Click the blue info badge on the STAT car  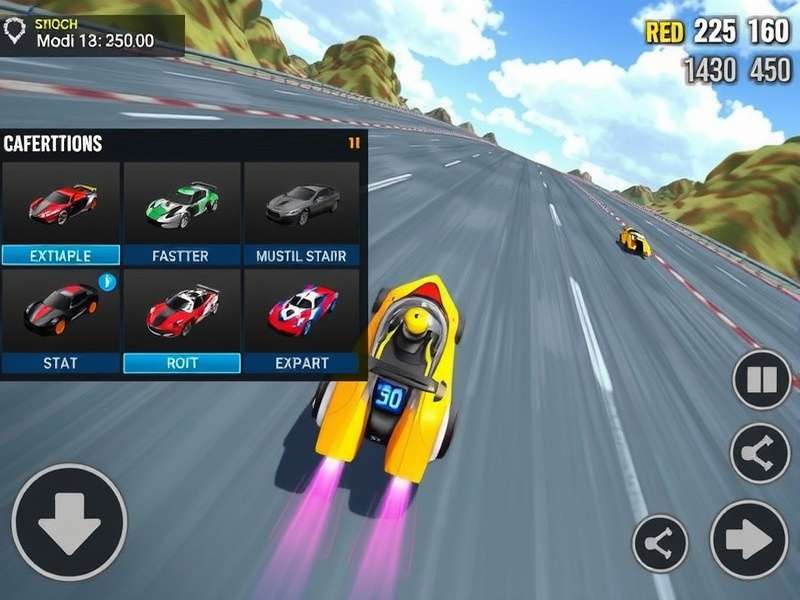(x=108, y=282)
